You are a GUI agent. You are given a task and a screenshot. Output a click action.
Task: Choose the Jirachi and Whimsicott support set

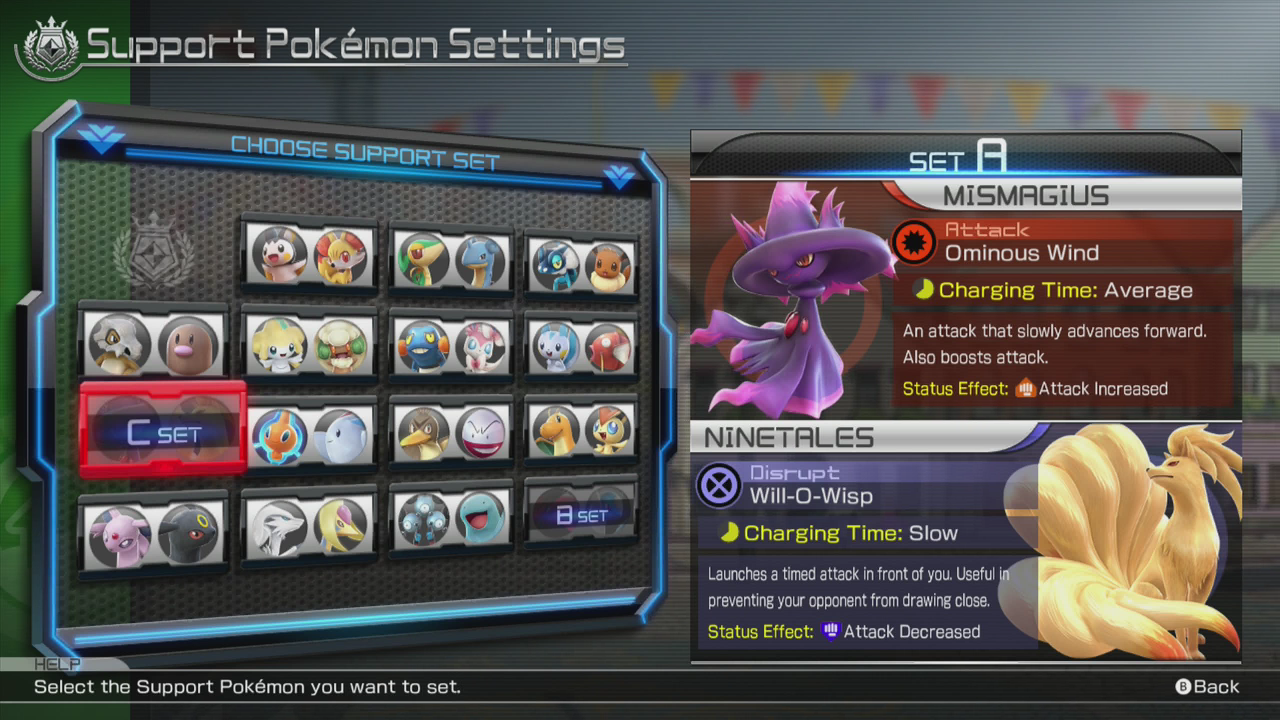click(310, 346)
